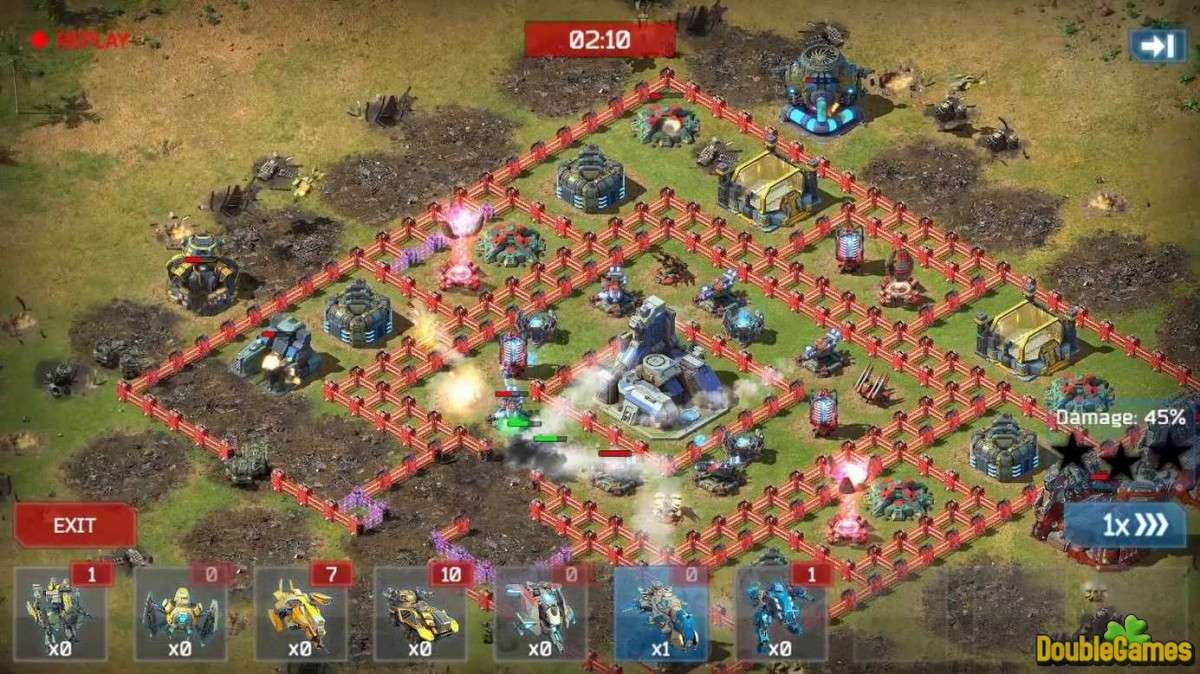Select the yellow armored buggy unit slot
Screen dimensions: 1200x674
421,613
